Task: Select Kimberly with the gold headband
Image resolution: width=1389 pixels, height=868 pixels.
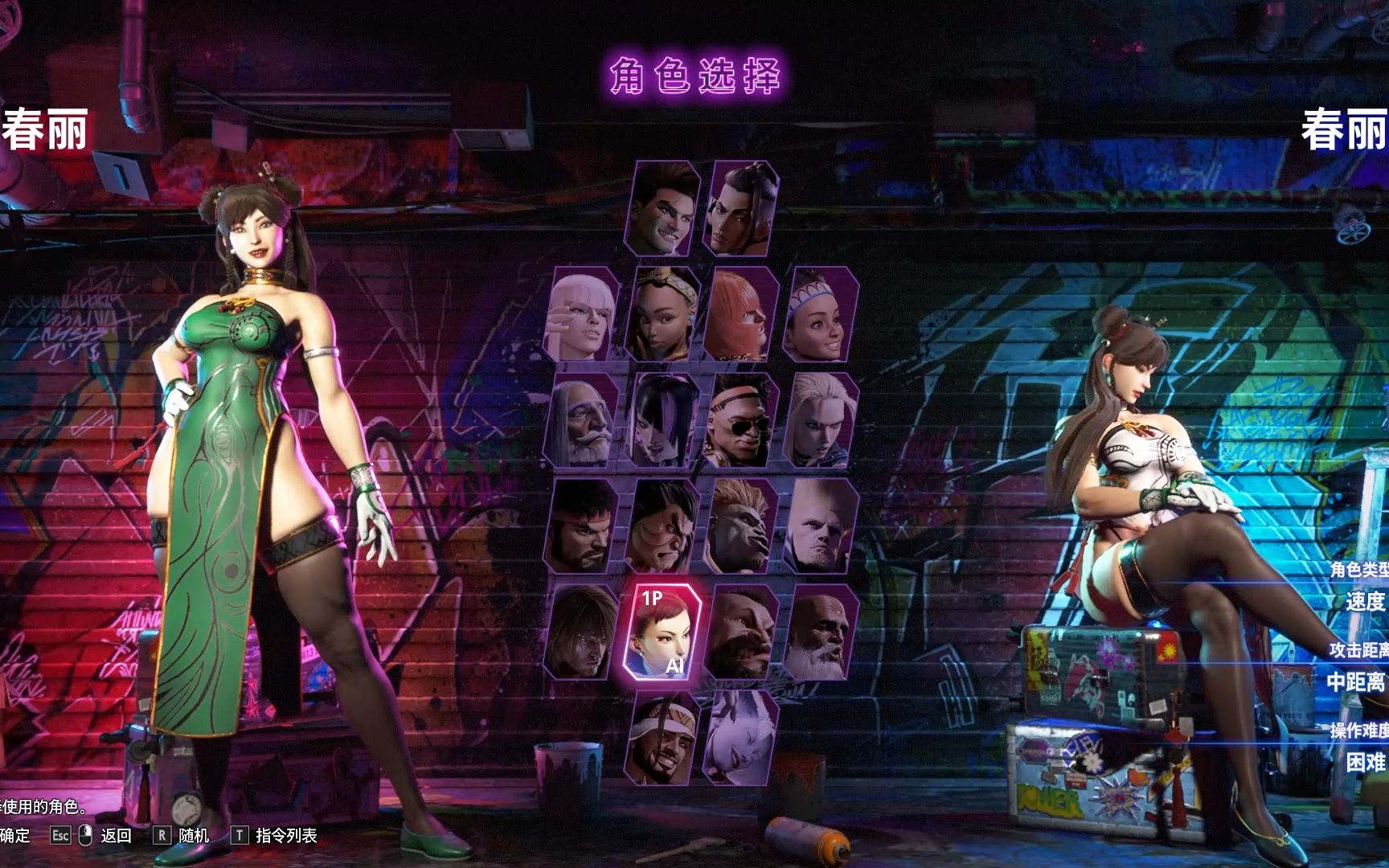Action: point(662,315)
